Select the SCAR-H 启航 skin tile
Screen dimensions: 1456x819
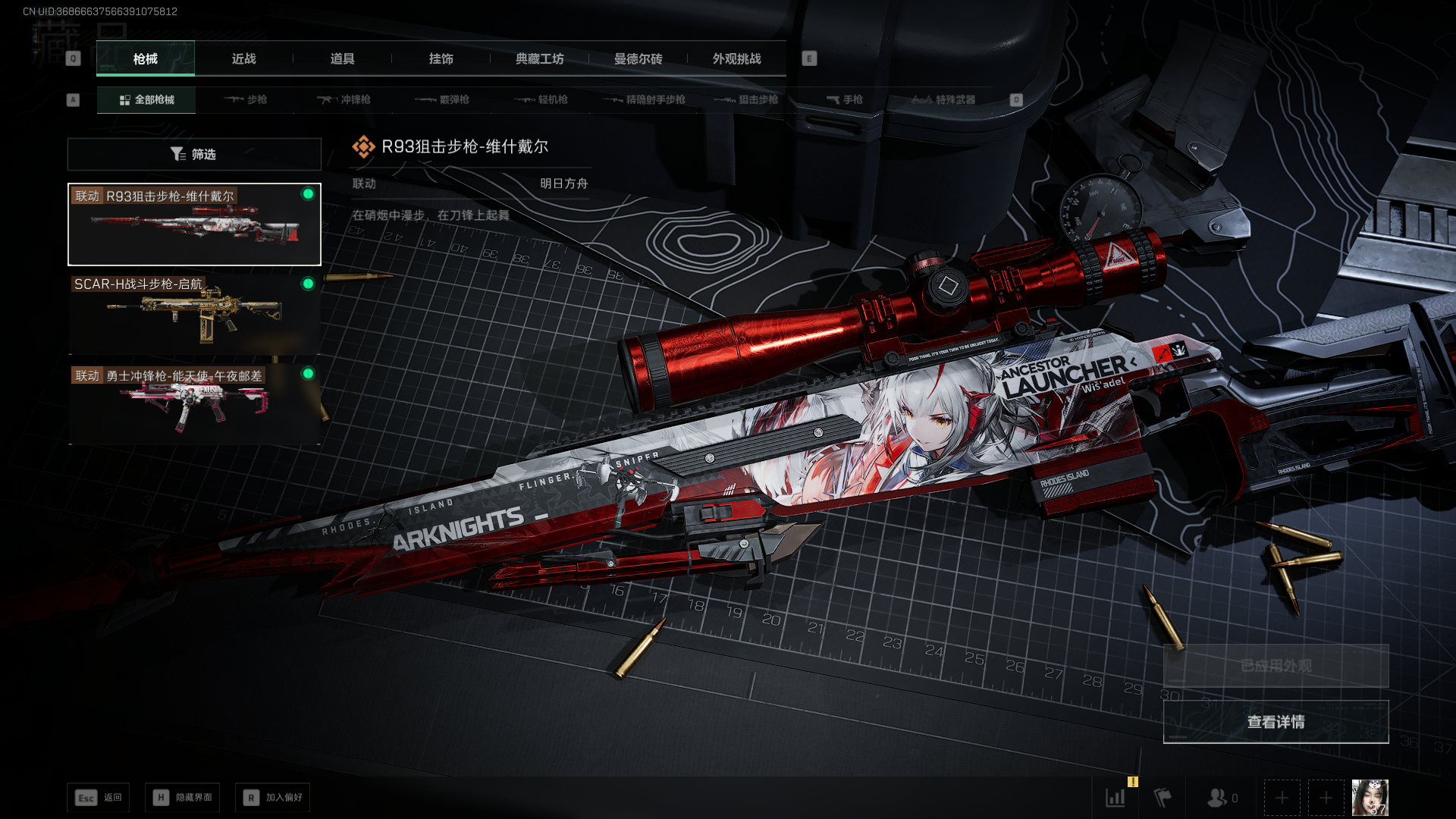(x=194, y=313)
